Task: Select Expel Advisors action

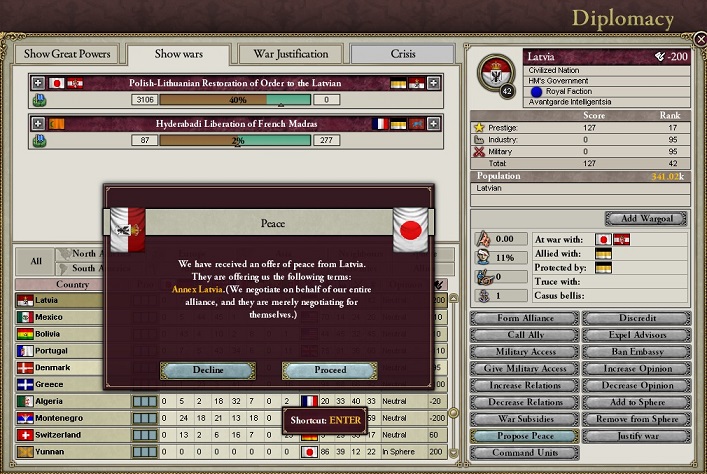Action: [636, 335]
